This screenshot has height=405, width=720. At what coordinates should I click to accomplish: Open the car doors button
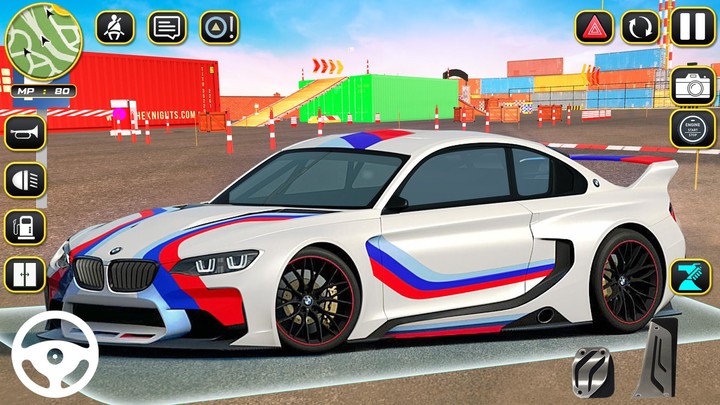(x=25, y=274)
